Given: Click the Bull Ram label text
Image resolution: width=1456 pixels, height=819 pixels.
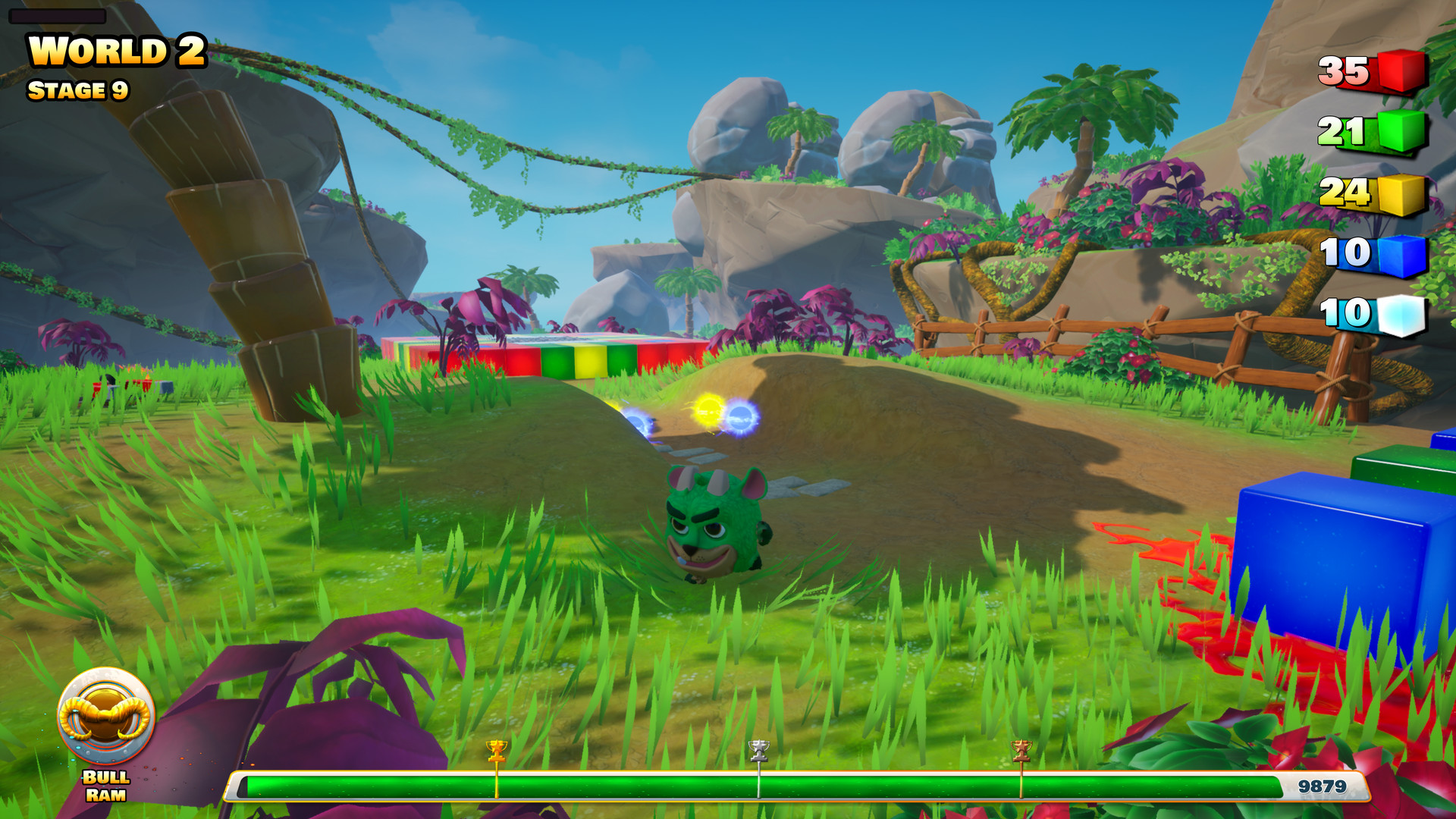Looking at the screenshot, I should (104, 786).
